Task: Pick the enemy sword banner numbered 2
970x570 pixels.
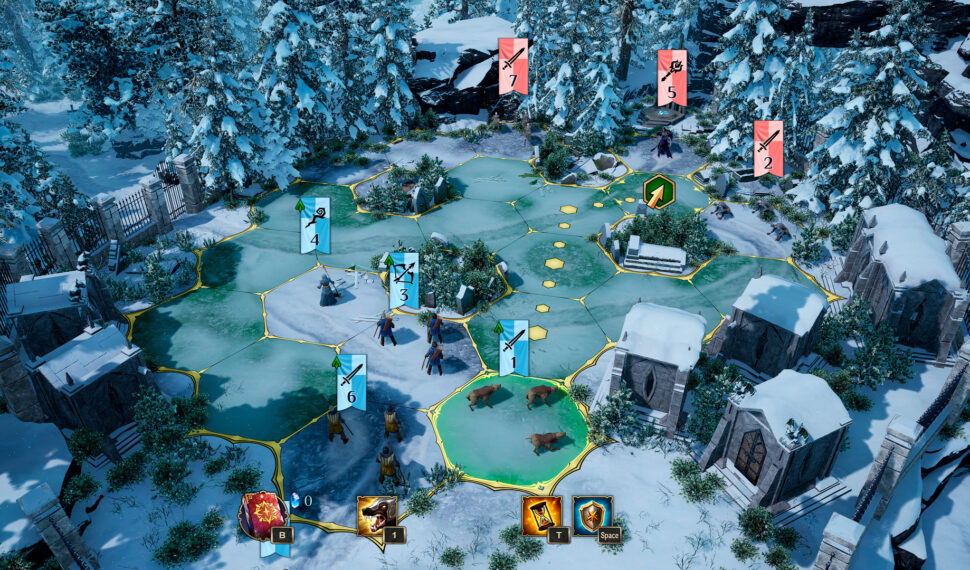Action: point(768,148)
